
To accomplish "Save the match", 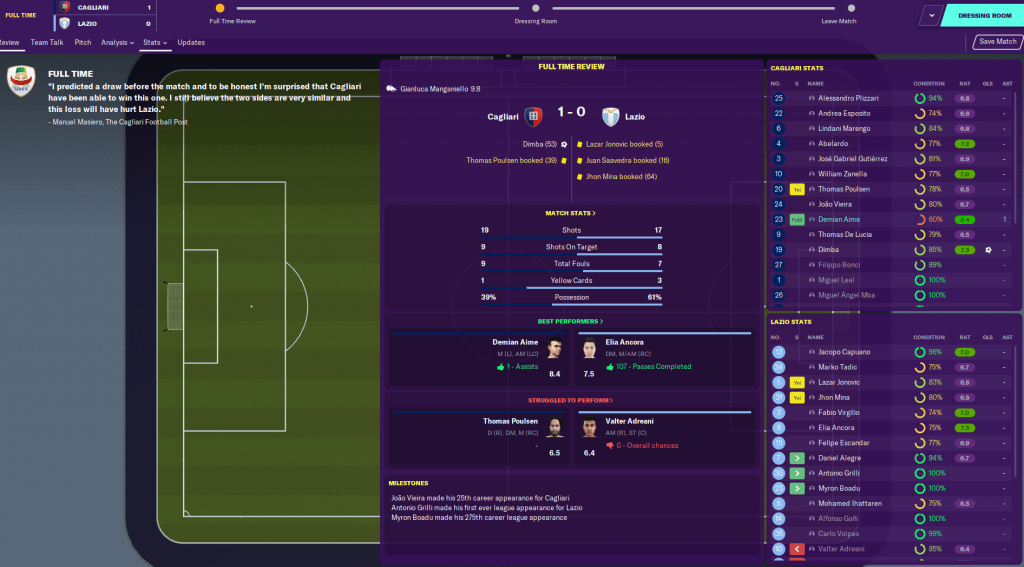I will 997,42.
